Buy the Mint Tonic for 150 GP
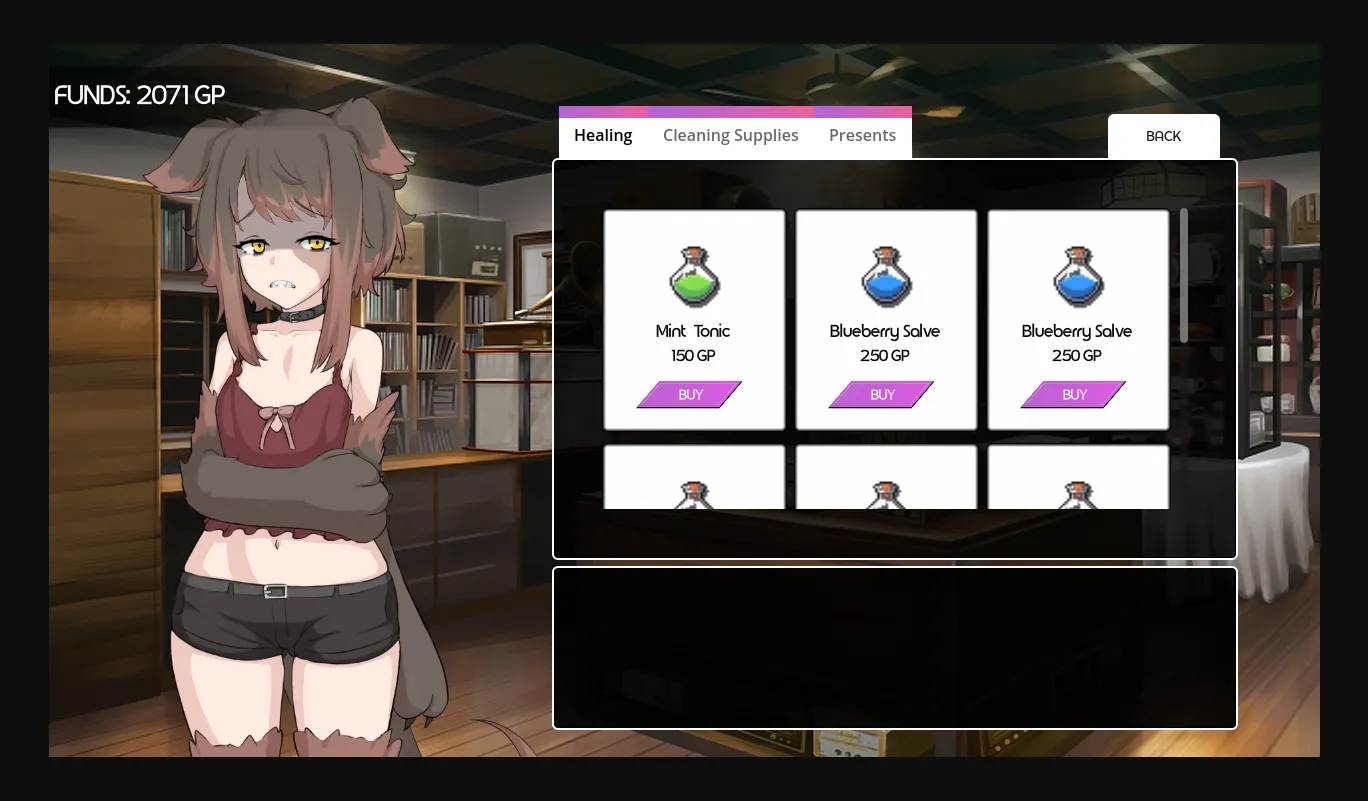The width and height of the screenshot is (1368, 801). click(689, 394)
